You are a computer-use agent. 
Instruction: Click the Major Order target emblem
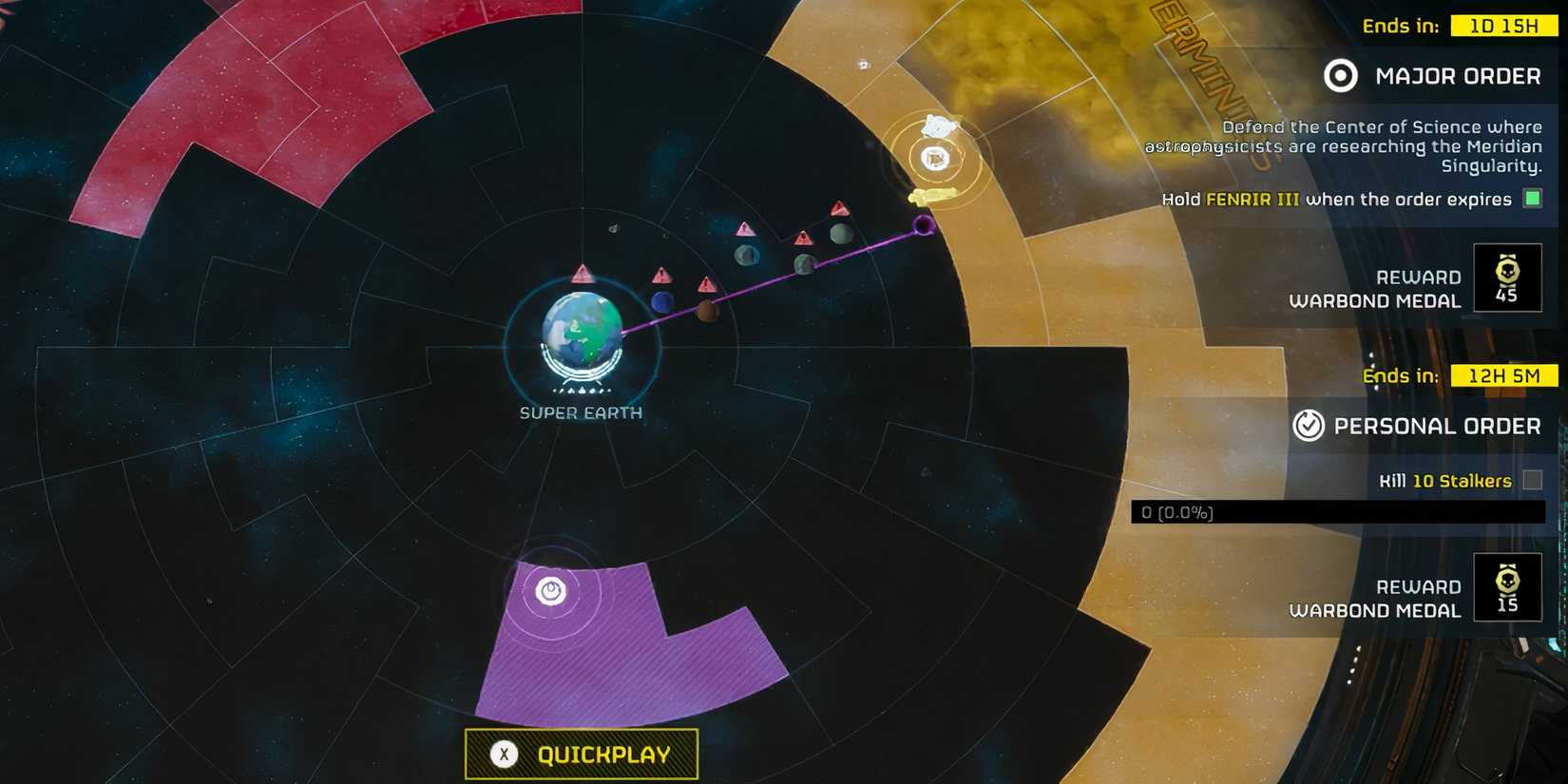pyautogui.click(x=1340, y=76)
